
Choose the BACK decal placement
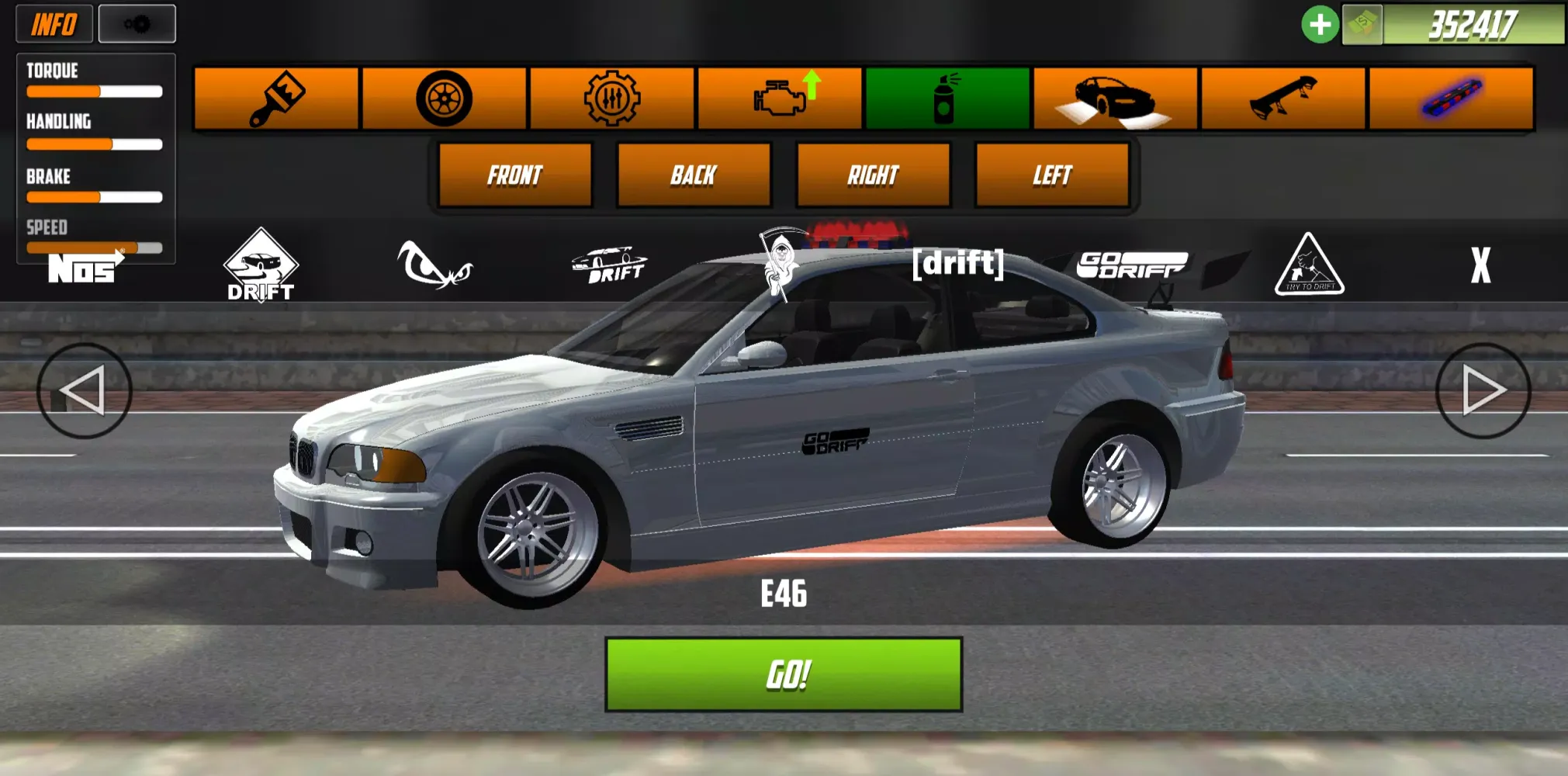[x=694, y=175]
